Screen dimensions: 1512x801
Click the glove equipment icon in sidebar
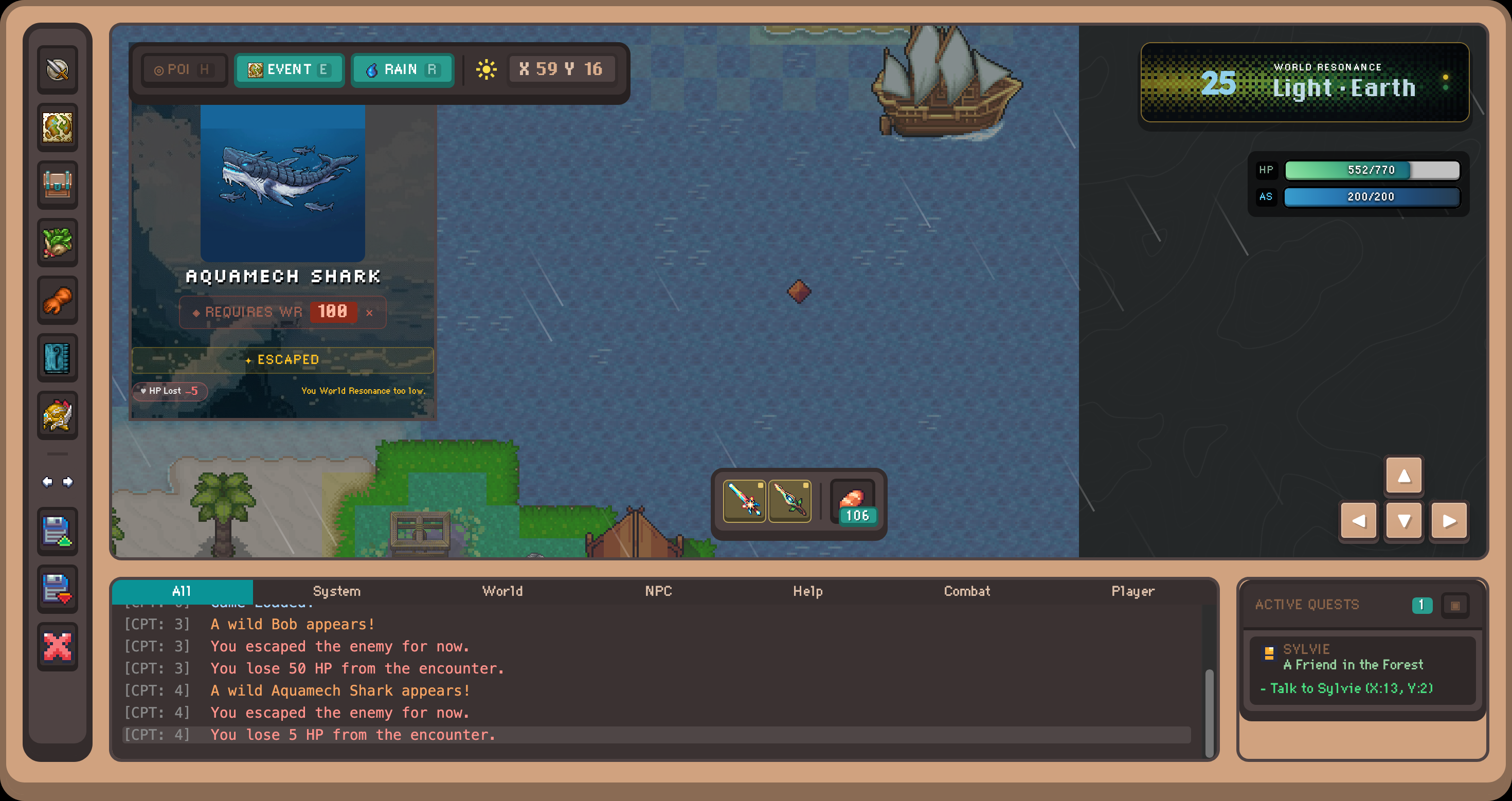click(57, 300)
